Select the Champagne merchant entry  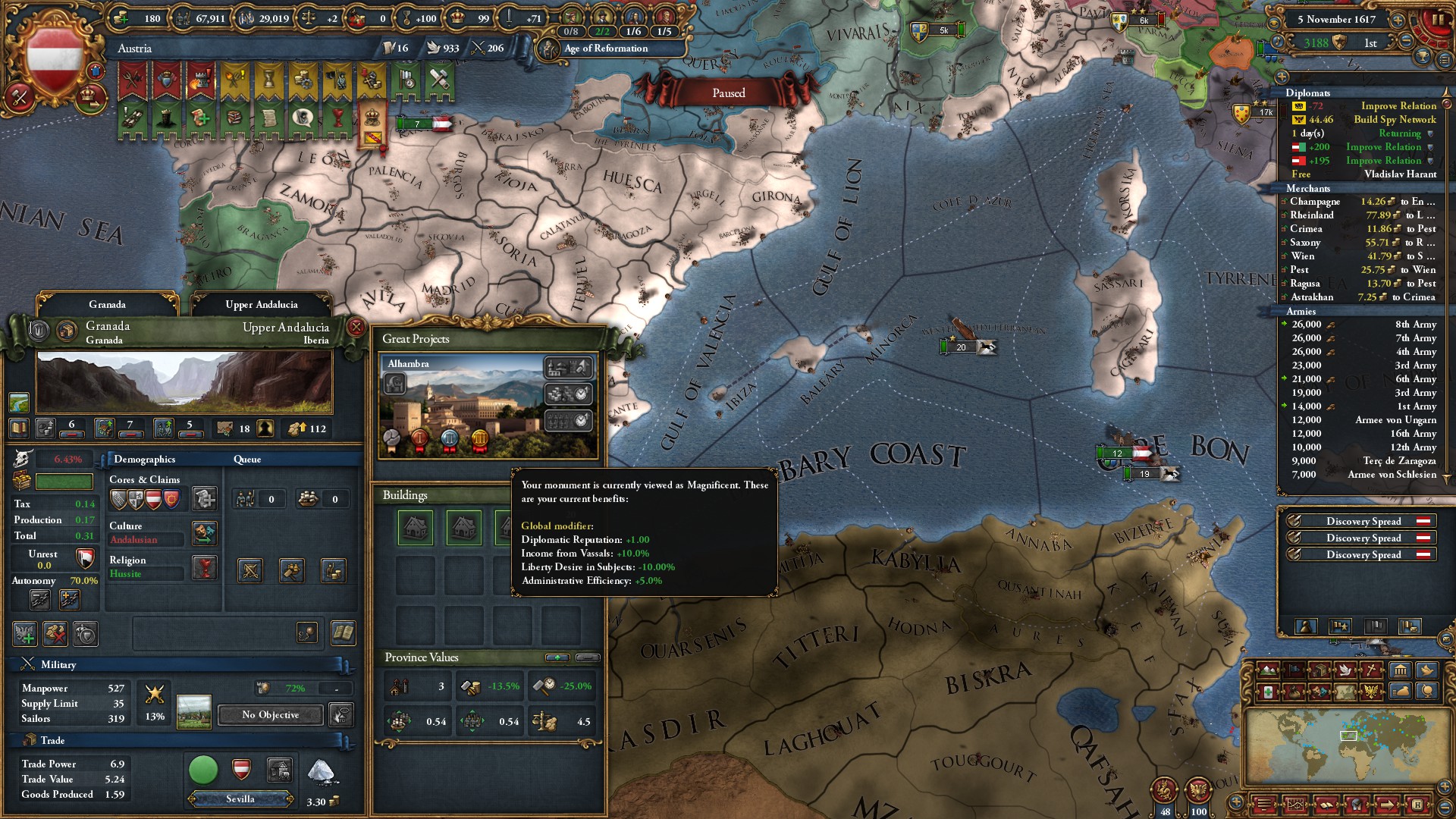[1357, 202]
